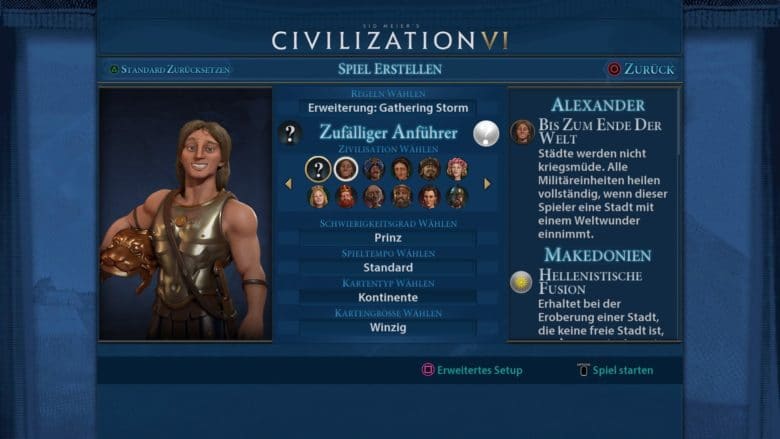Pick the blonde woman leader portrait
The height and width of the screenshot is (439, 780).
point(318,196)
